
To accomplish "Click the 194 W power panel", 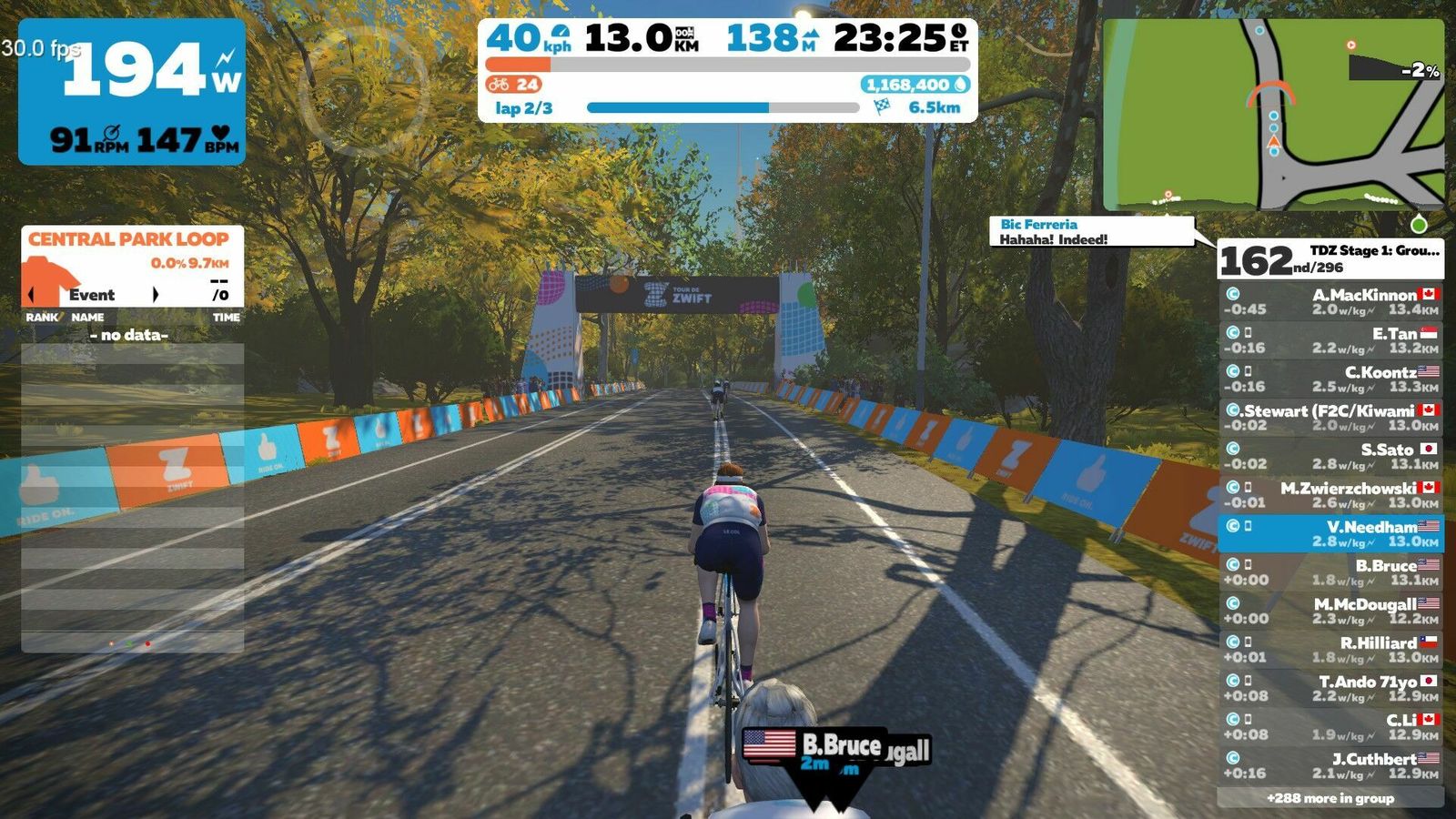I will tap(132, 92).
